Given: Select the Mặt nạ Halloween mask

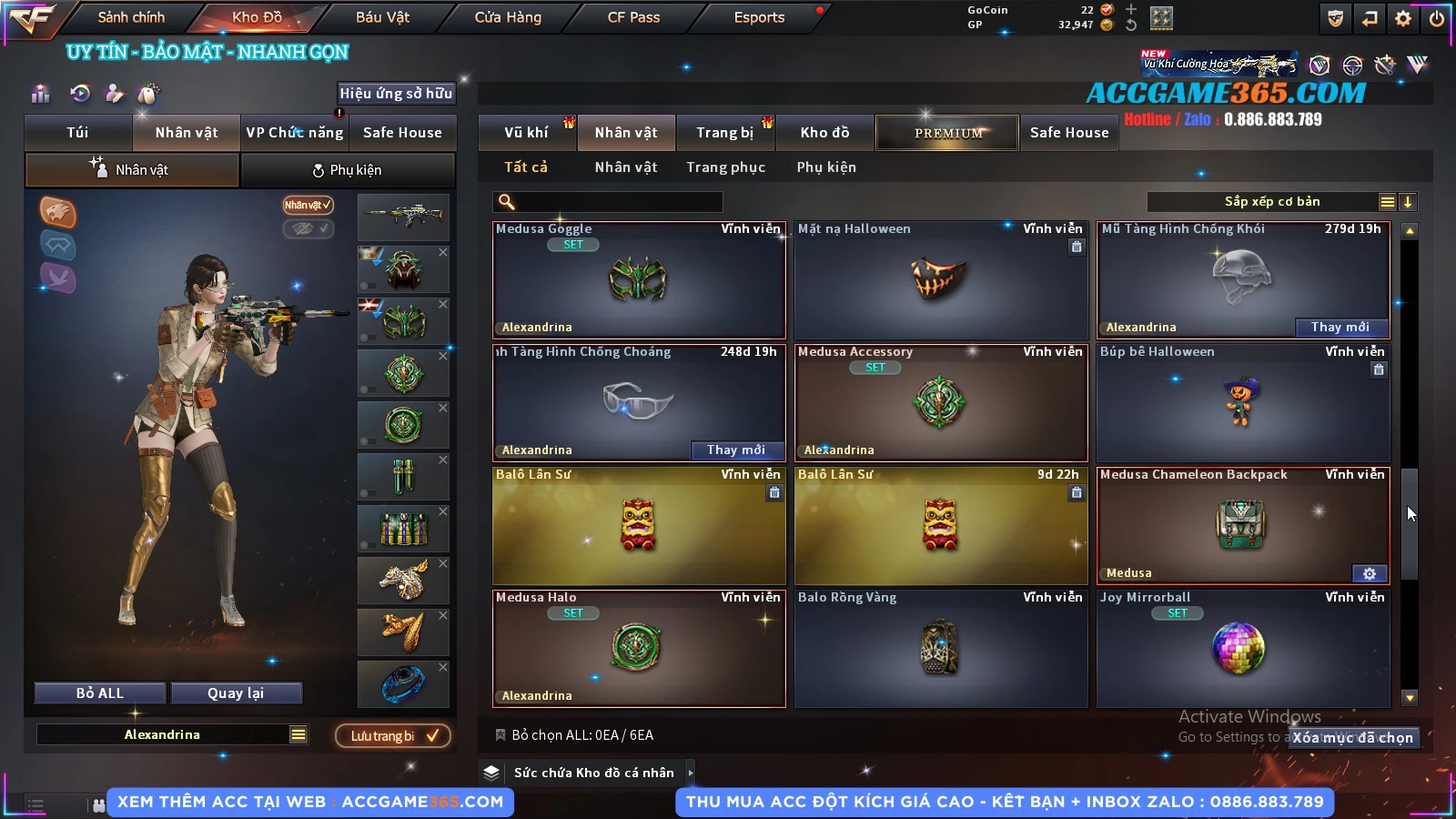Looking at the screenshot, I should 940,280.
